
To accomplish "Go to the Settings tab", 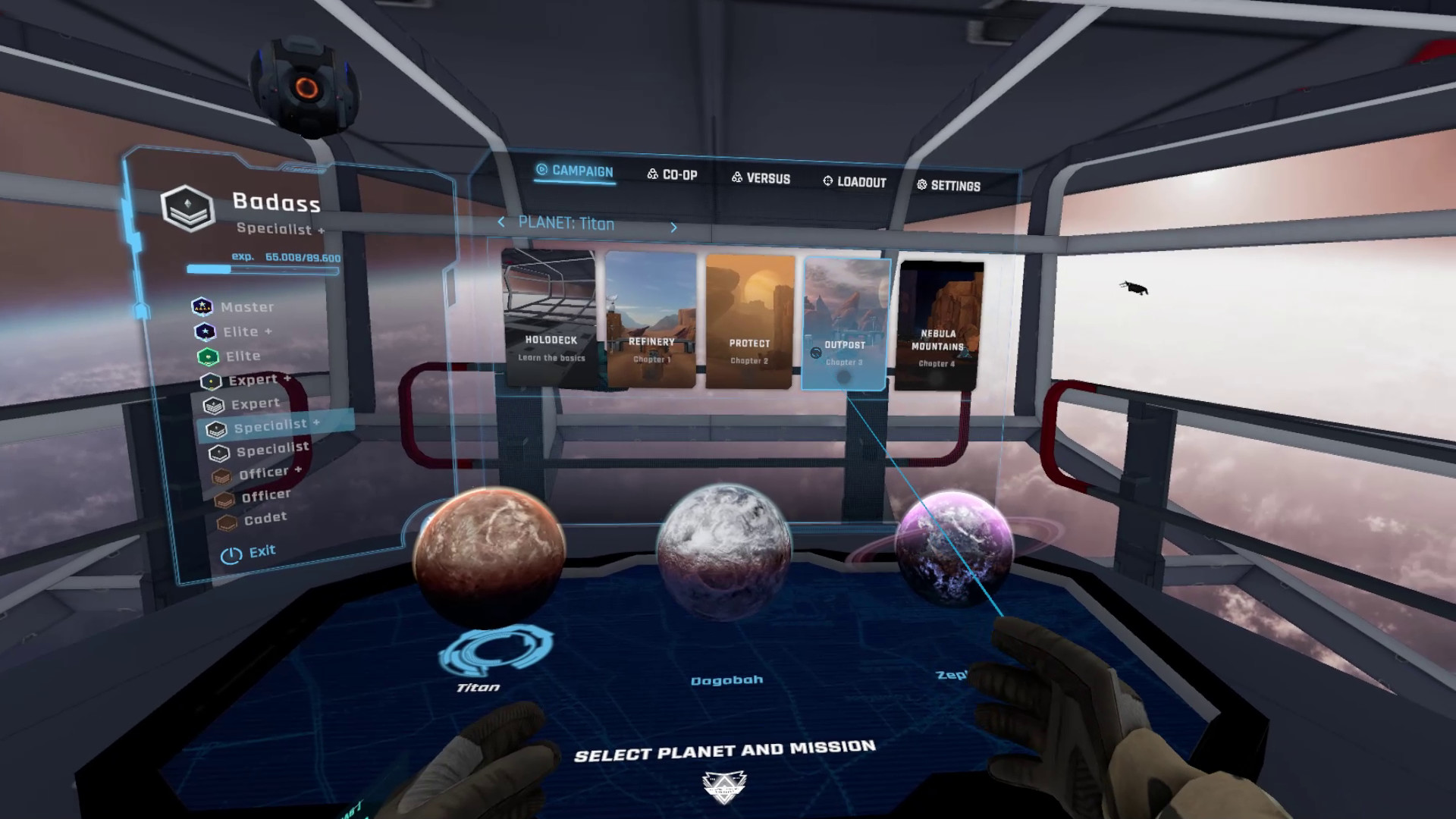I will click(948, 186).
